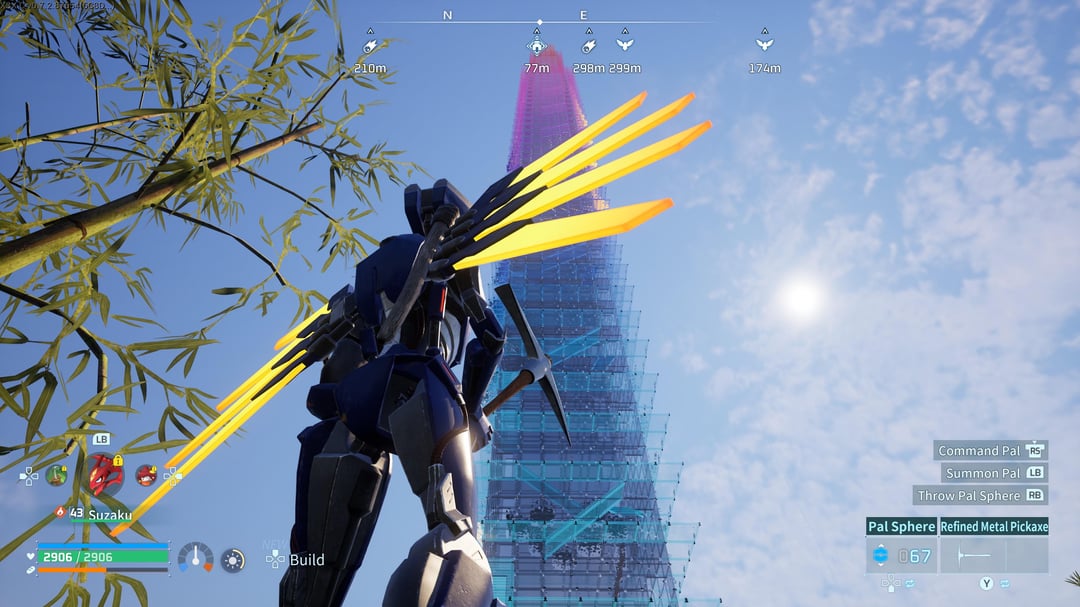The width and height of the screenshot is (1080, 607).
Task: Click the 77m base marker on compass
Action: (537, 46)
